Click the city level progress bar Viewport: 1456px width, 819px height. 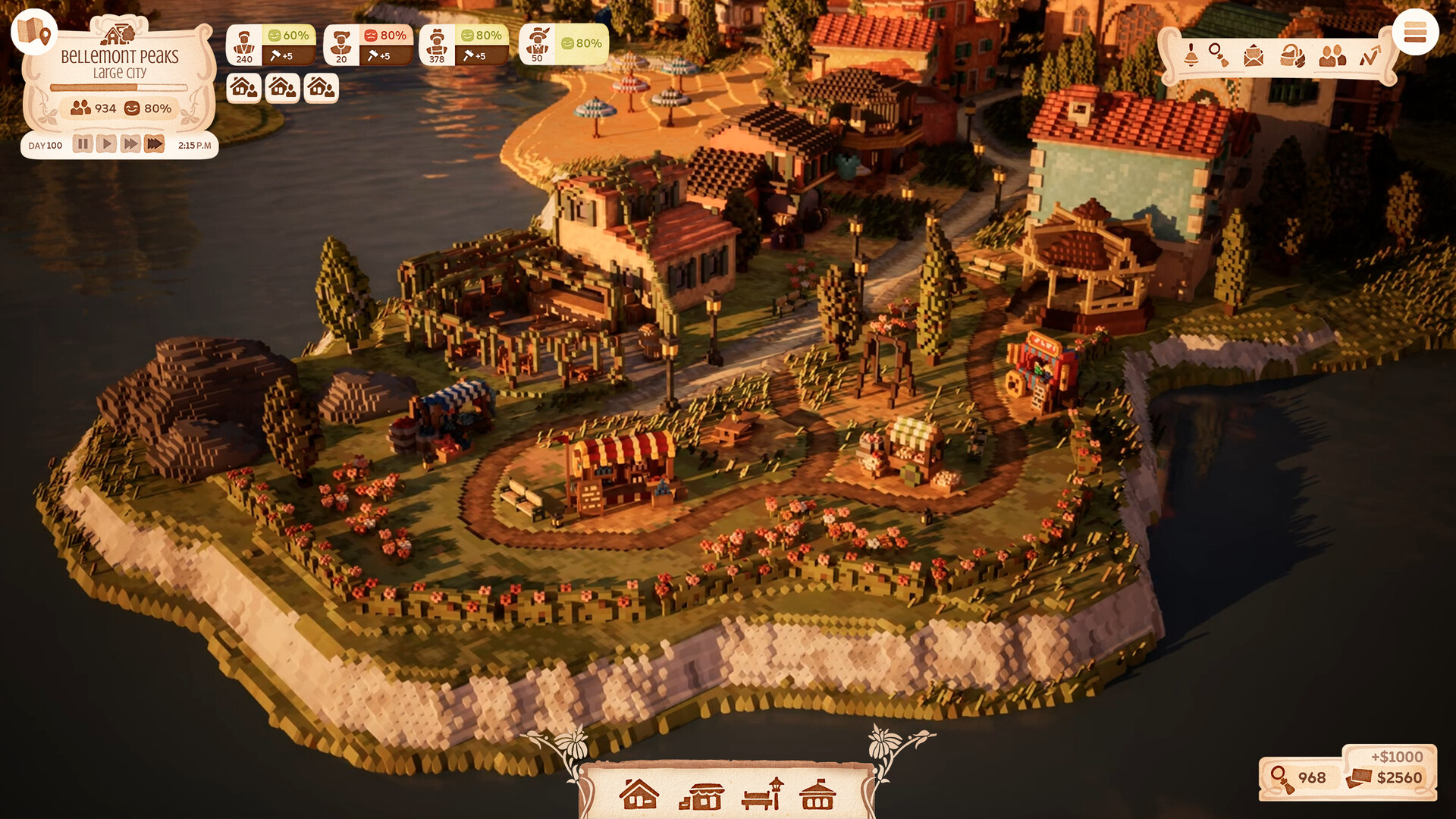point(118,88)
